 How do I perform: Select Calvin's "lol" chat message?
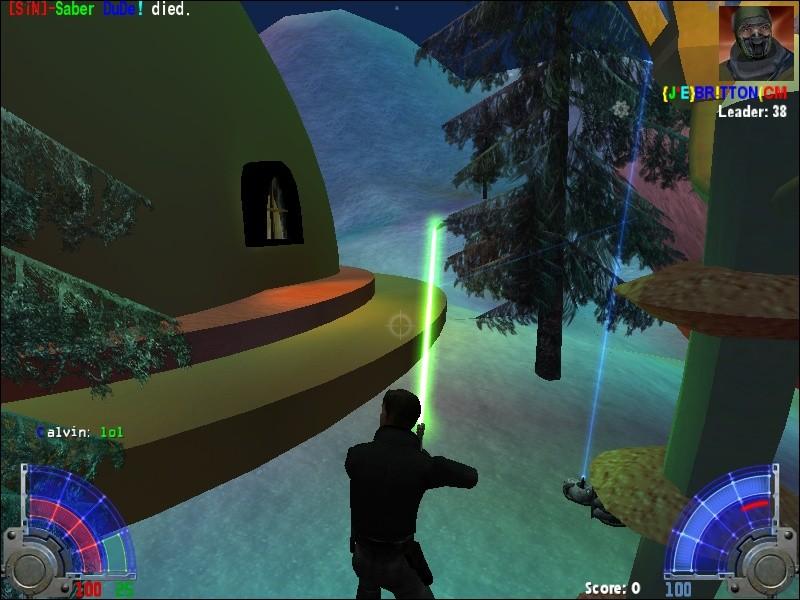[80, 432]
